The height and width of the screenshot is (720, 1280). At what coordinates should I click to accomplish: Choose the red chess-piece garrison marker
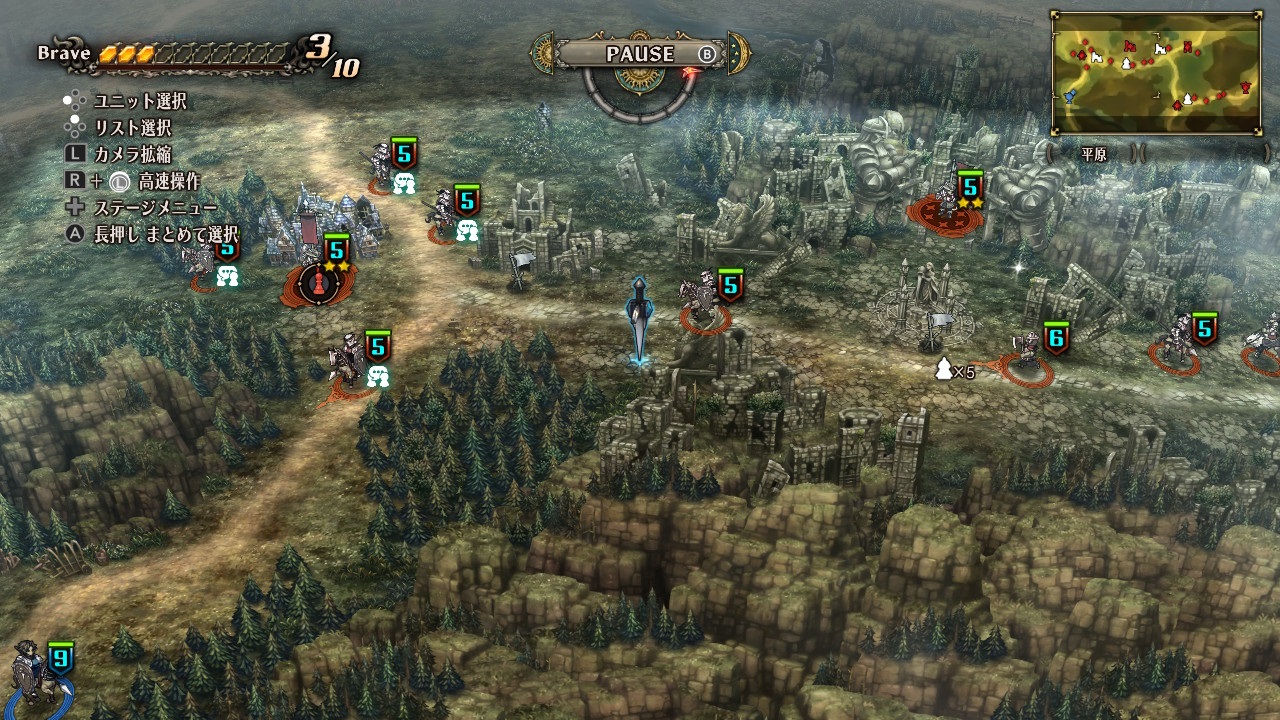[320, 283]
